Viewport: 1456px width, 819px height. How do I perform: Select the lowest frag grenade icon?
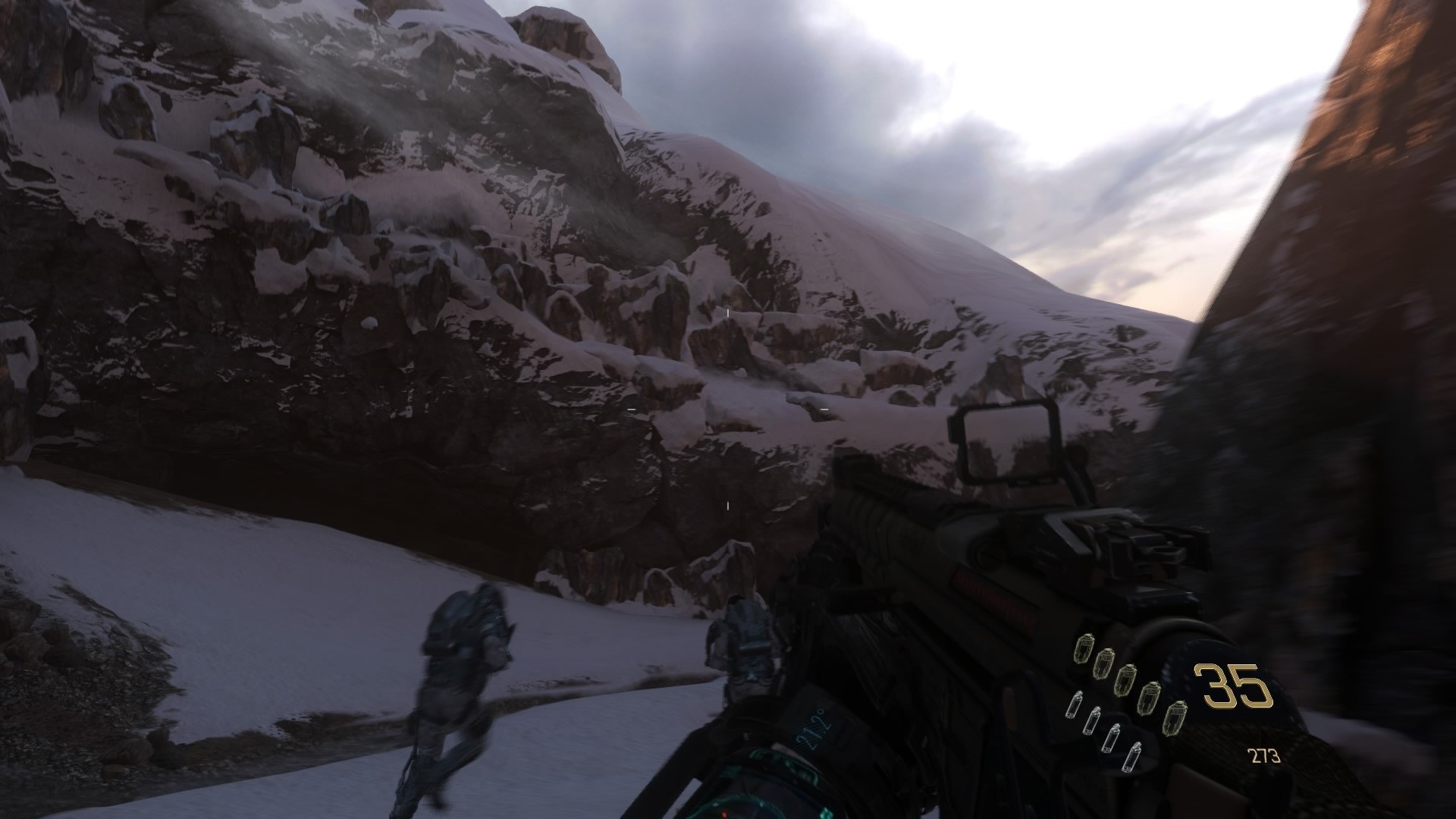[1177, 717]
